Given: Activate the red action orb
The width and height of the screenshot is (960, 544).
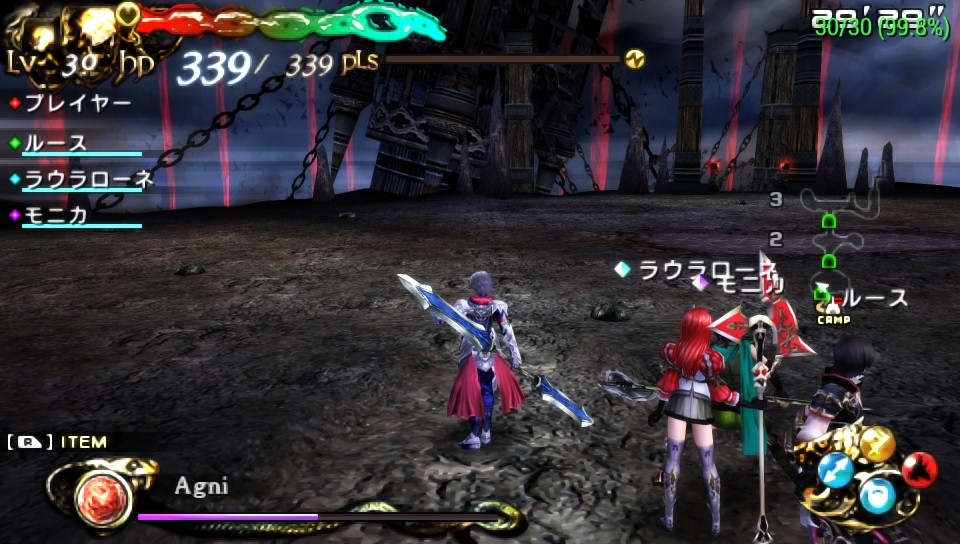Looking at the screenshot, I should pyautogui.click(x=919, y=468).
